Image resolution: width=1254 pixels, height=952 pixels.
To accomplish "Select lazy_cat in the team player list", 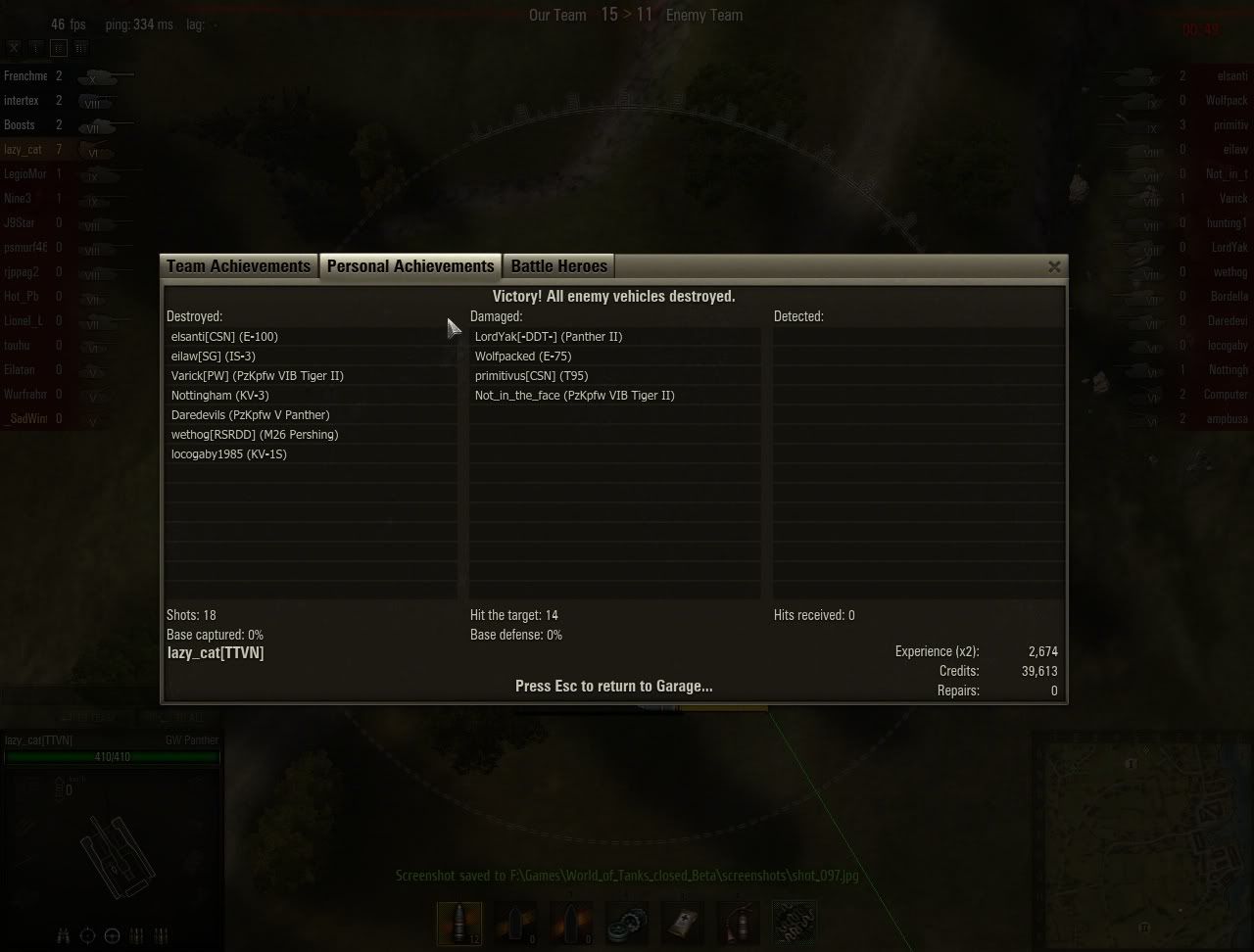I will tap(24, 150).
